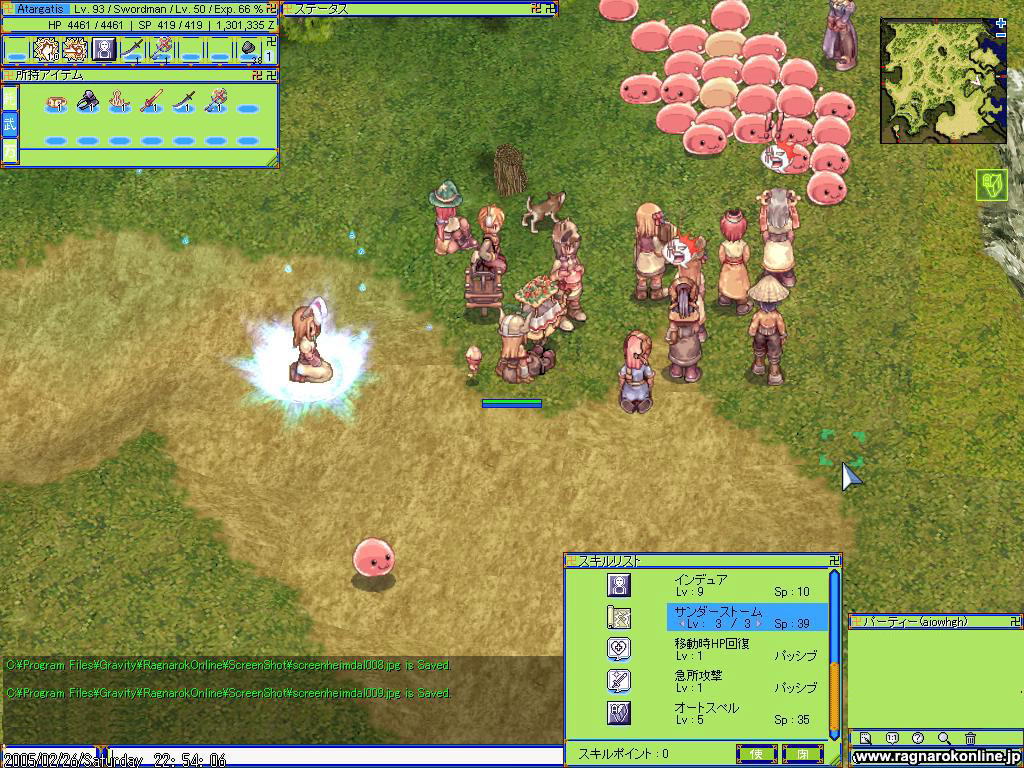
Task: Click the Auto Spell status icon below minimap
Action: [991, 185]
